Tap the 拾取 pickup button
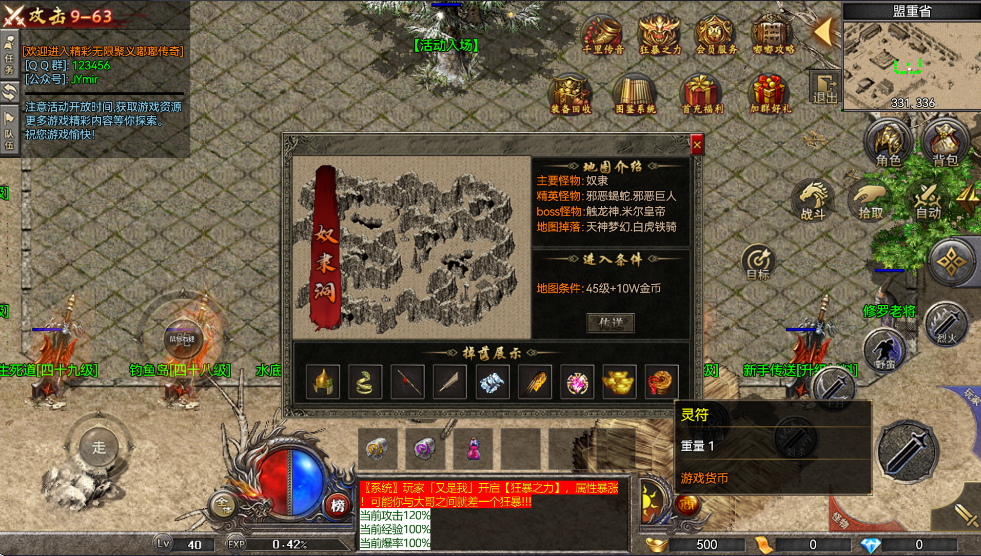 870,199
